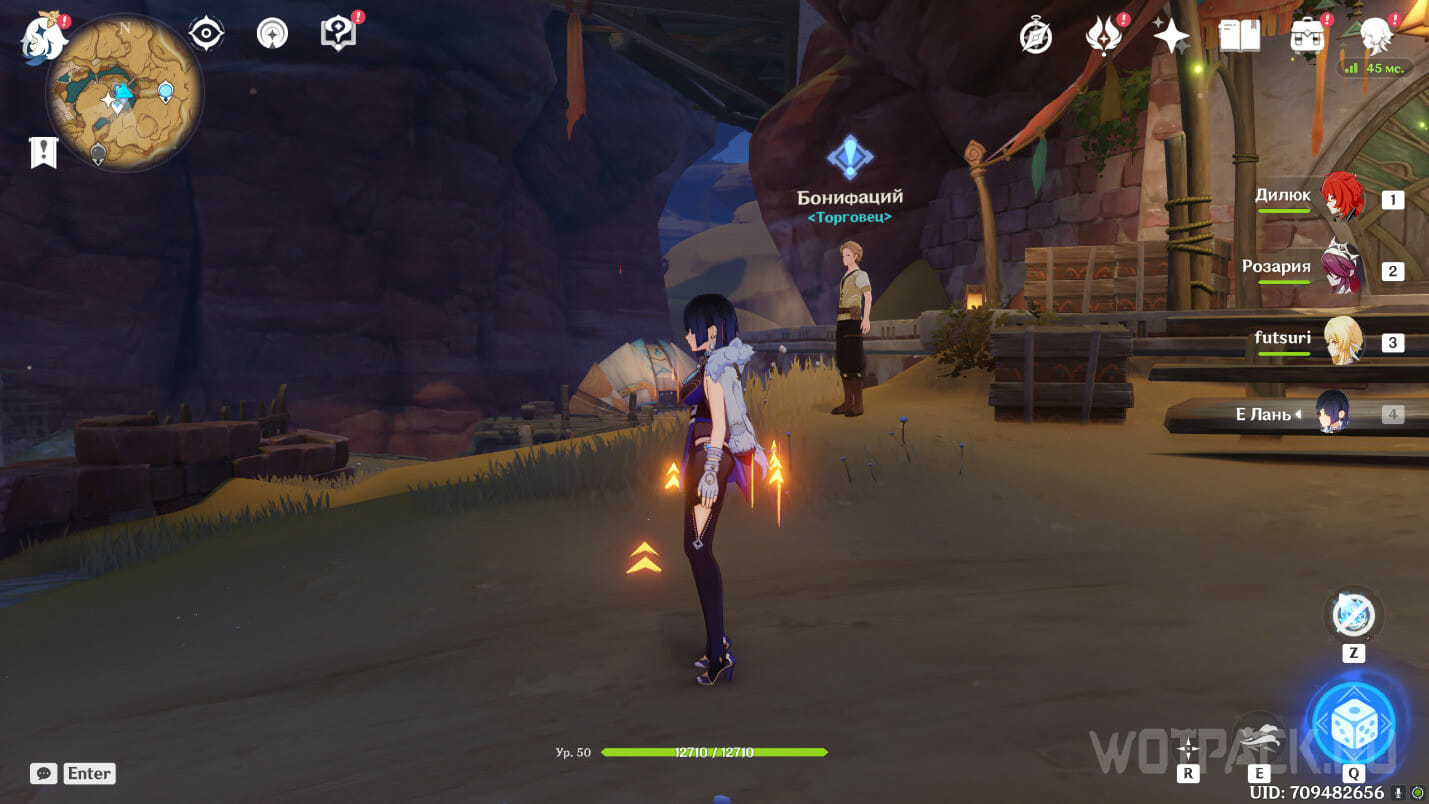Open the inventory backpack icon
The image size is (1429, 804).
point(1307,36)
